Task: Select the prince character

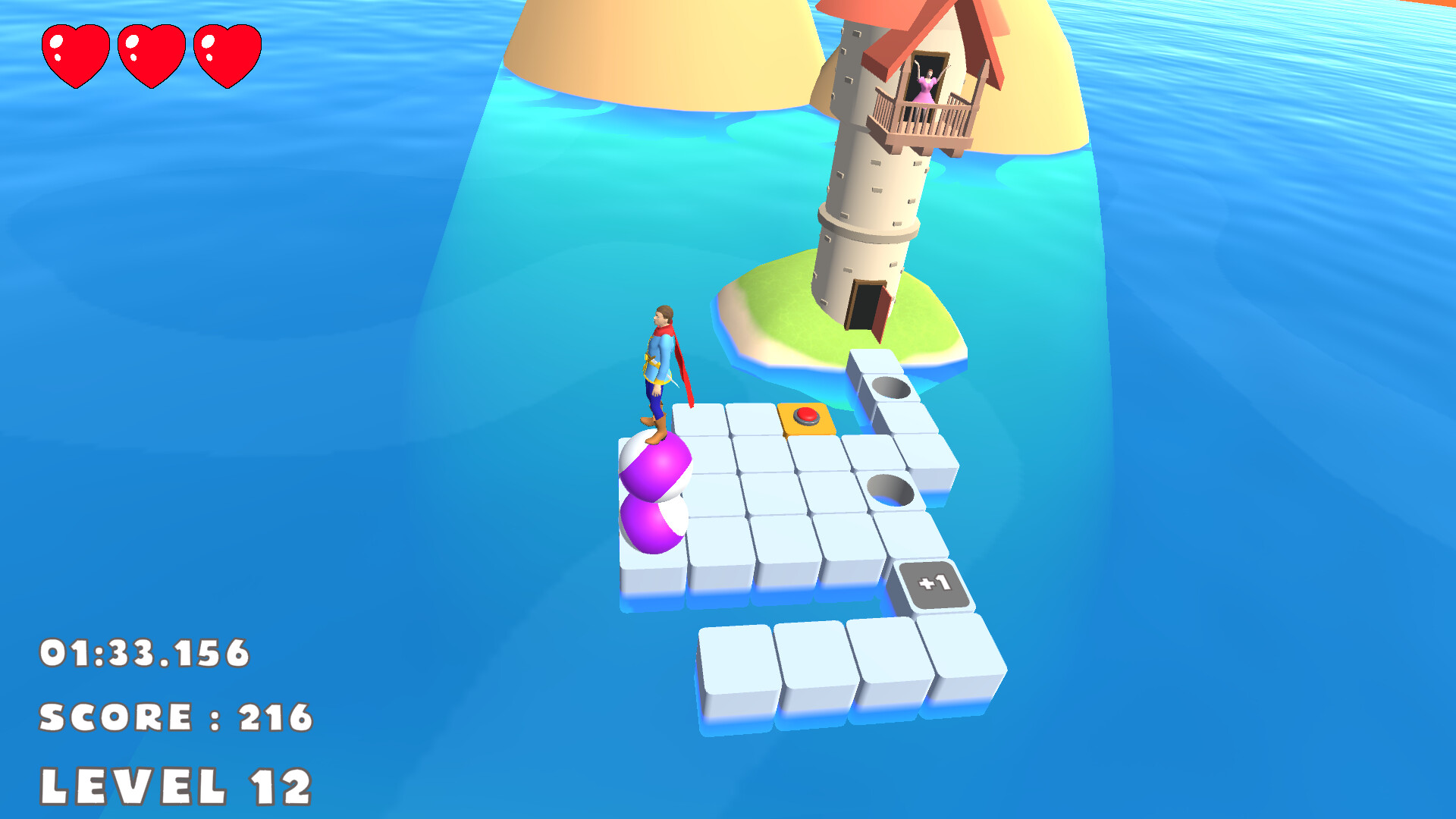Action: coord(661,364)
